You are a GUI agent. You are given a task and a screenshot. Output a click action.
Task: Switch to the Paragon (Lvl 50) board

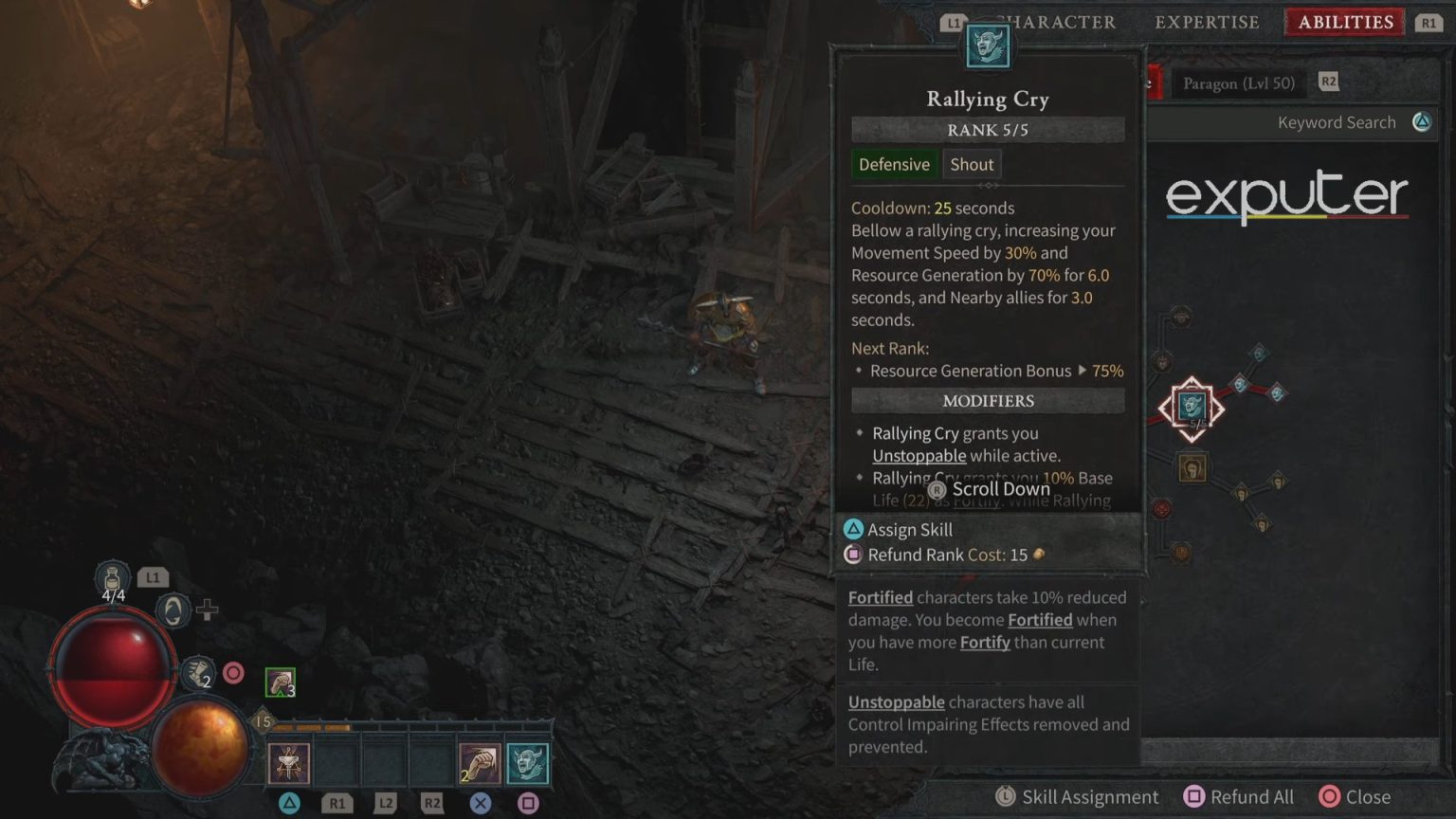(x=1238, y=82)
